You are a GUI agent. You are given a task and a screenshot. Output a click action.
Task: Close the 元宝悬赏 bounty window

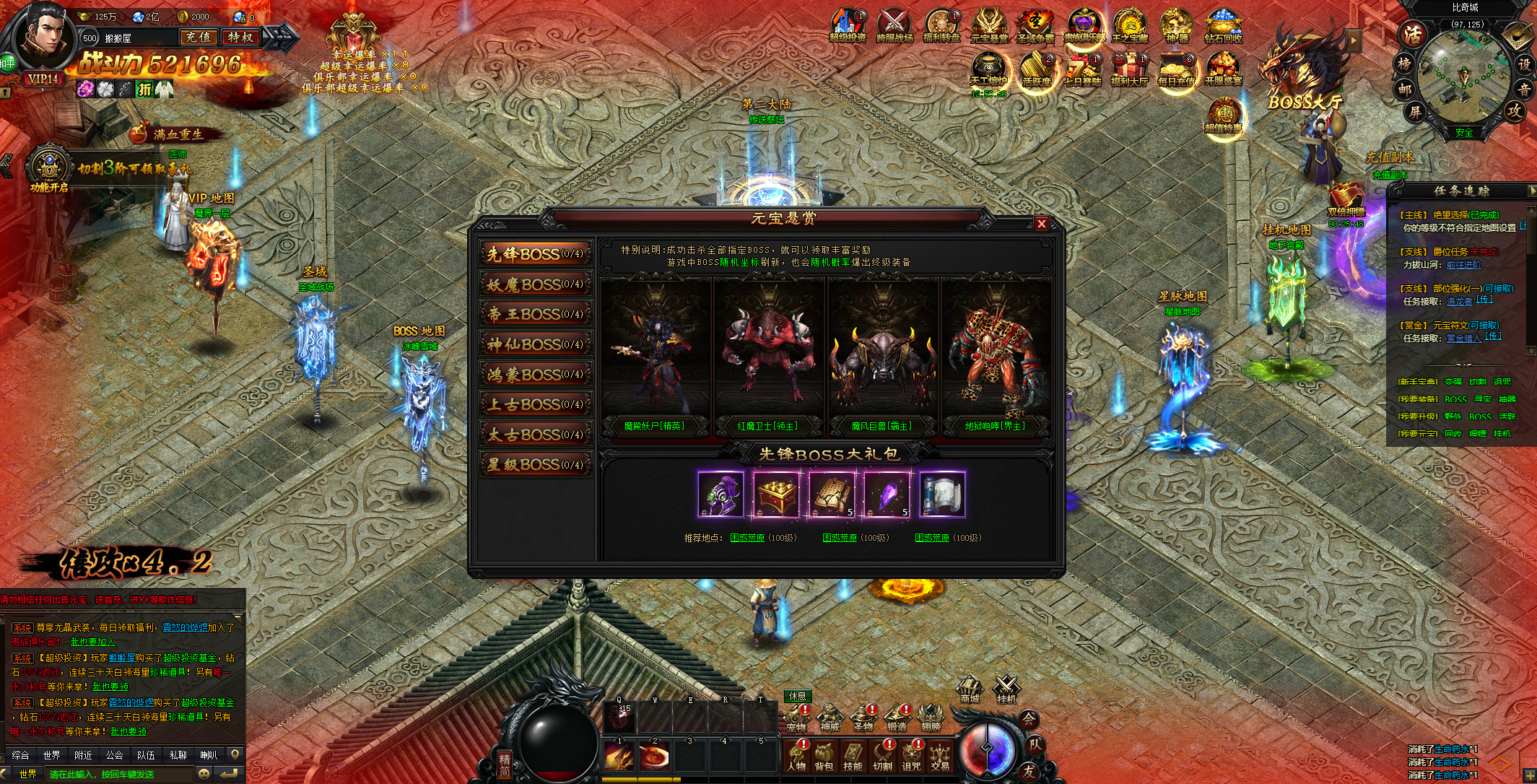[x=1041, y=224]
